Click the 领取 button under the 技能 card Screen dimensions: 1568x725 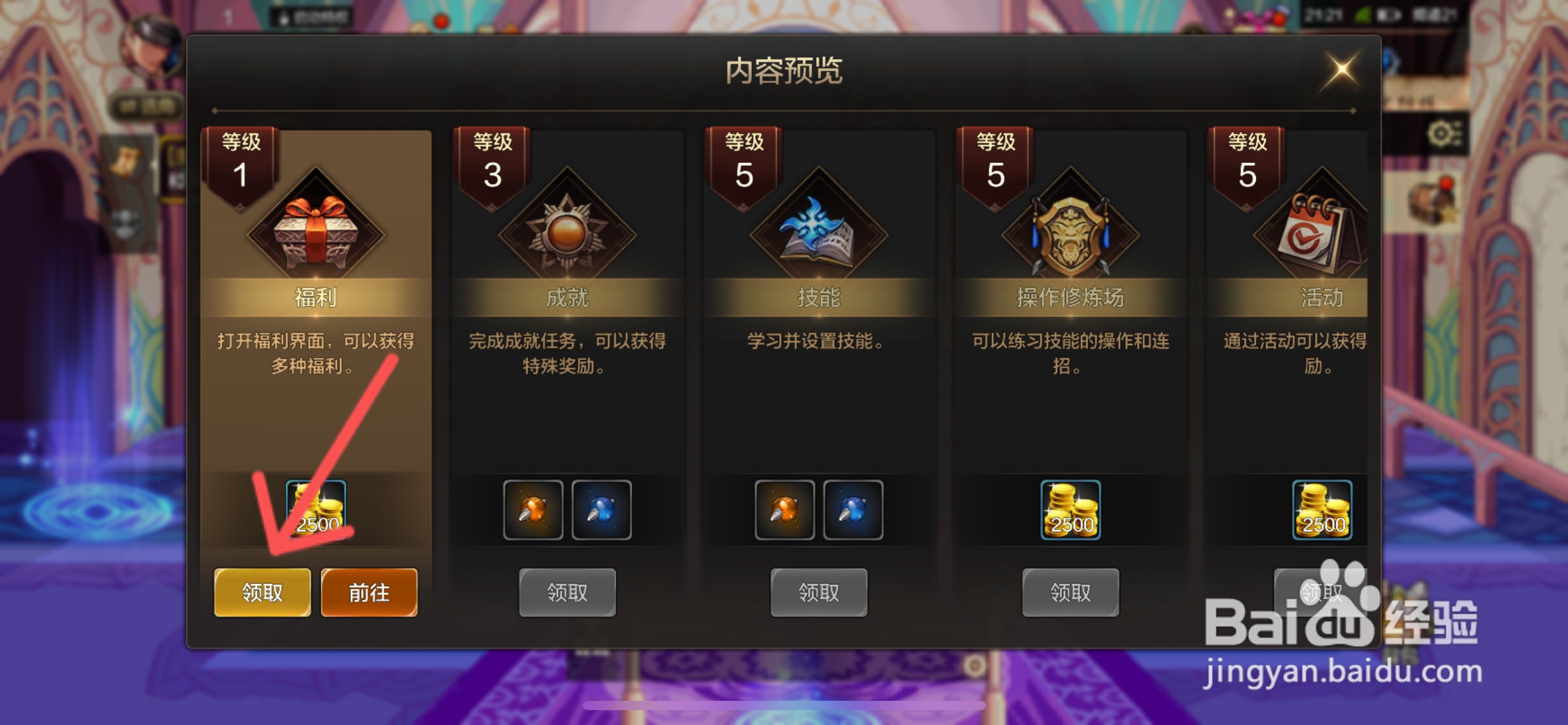pyautogui.click(x=818, y=592)
